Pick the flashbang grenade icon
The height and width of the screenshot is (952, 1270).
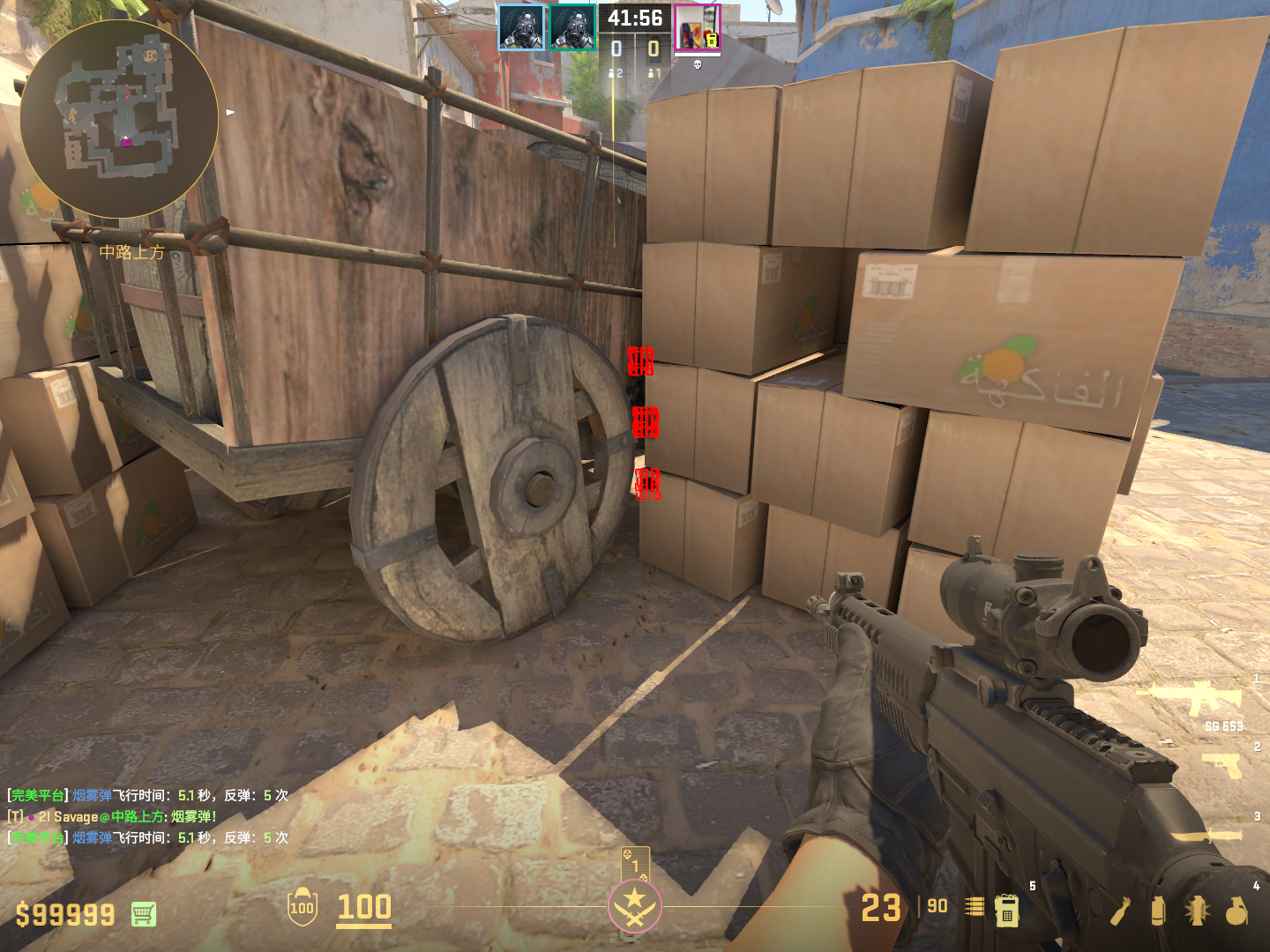coord(1197,911)
